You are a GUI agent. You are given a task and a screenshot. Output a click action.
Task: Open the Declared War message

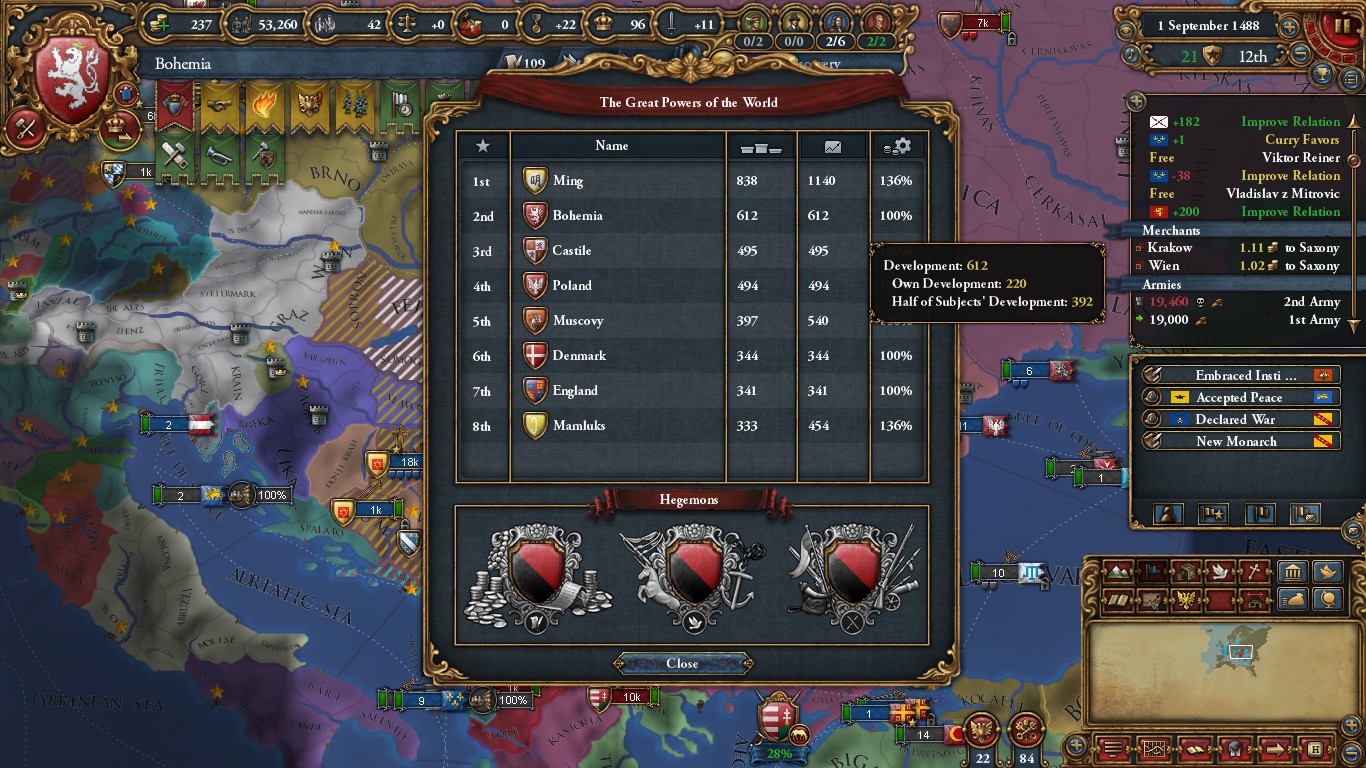[1236, 419]
